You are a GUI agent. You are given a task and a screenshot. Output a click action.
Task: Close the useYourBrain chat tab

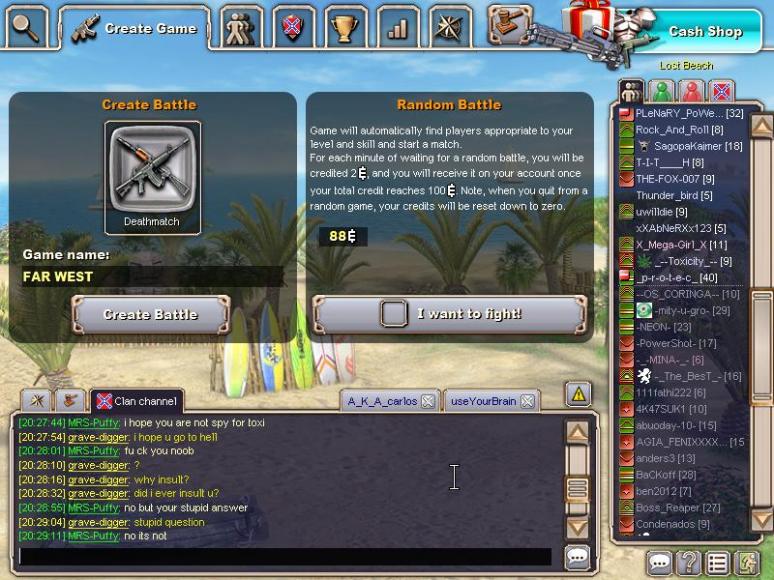coord(527,401)
